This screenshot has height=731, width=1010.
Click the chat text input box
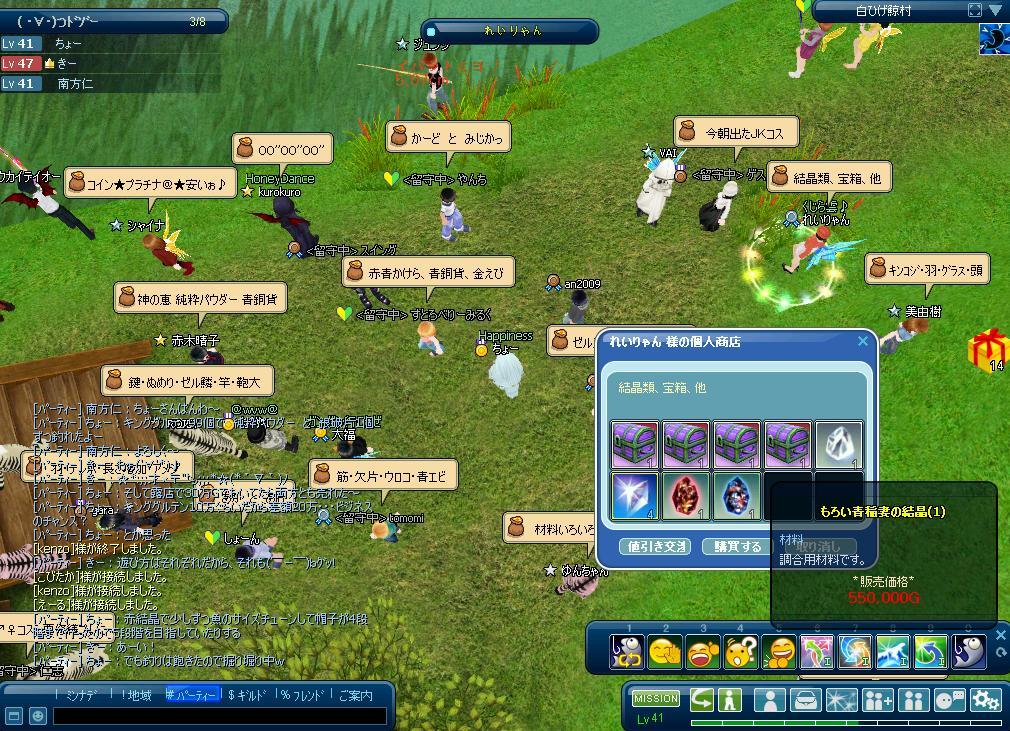point(218,716)
